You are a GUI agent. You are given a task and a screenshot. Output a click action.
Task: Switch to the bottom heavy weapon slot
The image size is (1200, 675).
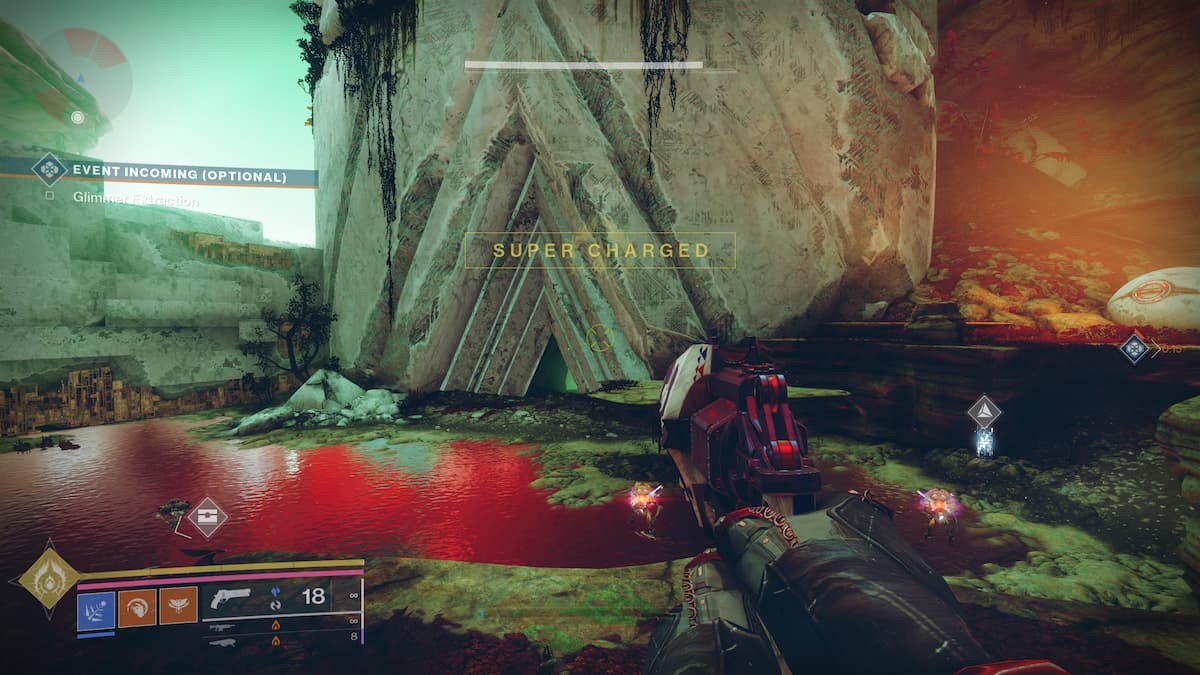pos(224,641)
